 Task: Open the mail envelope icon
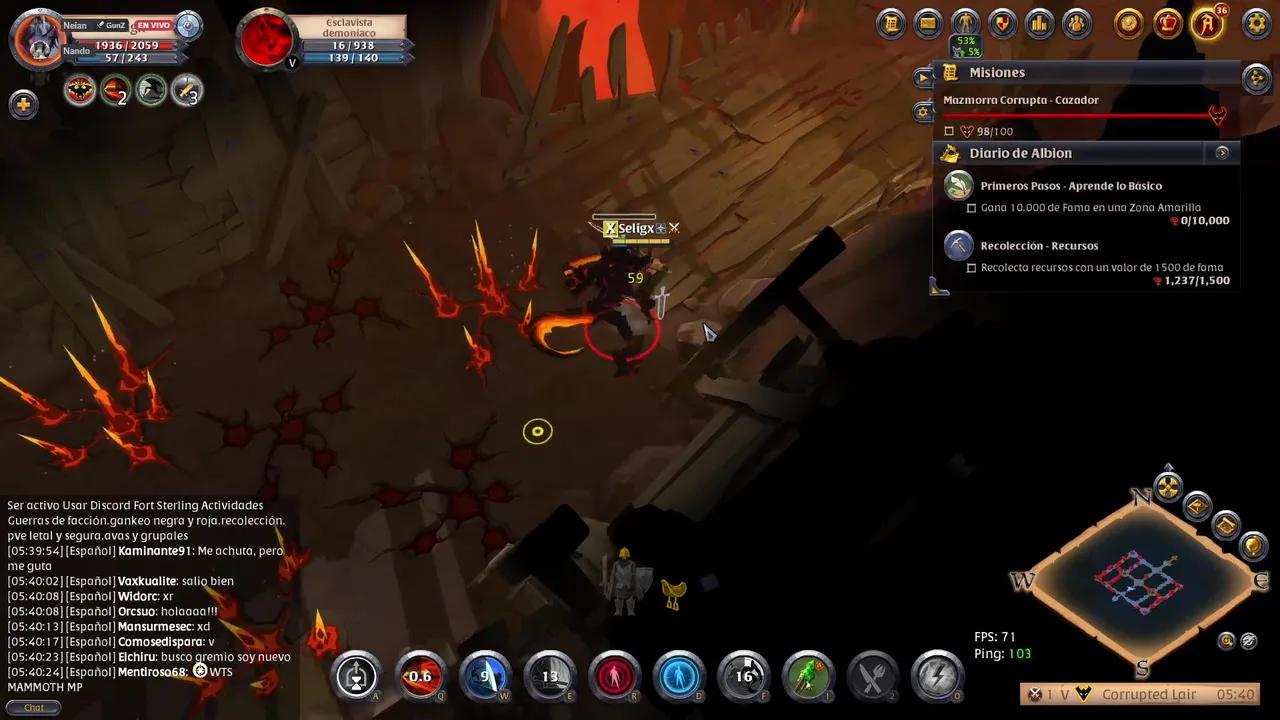pyautogui.click(x=928, y=23)
